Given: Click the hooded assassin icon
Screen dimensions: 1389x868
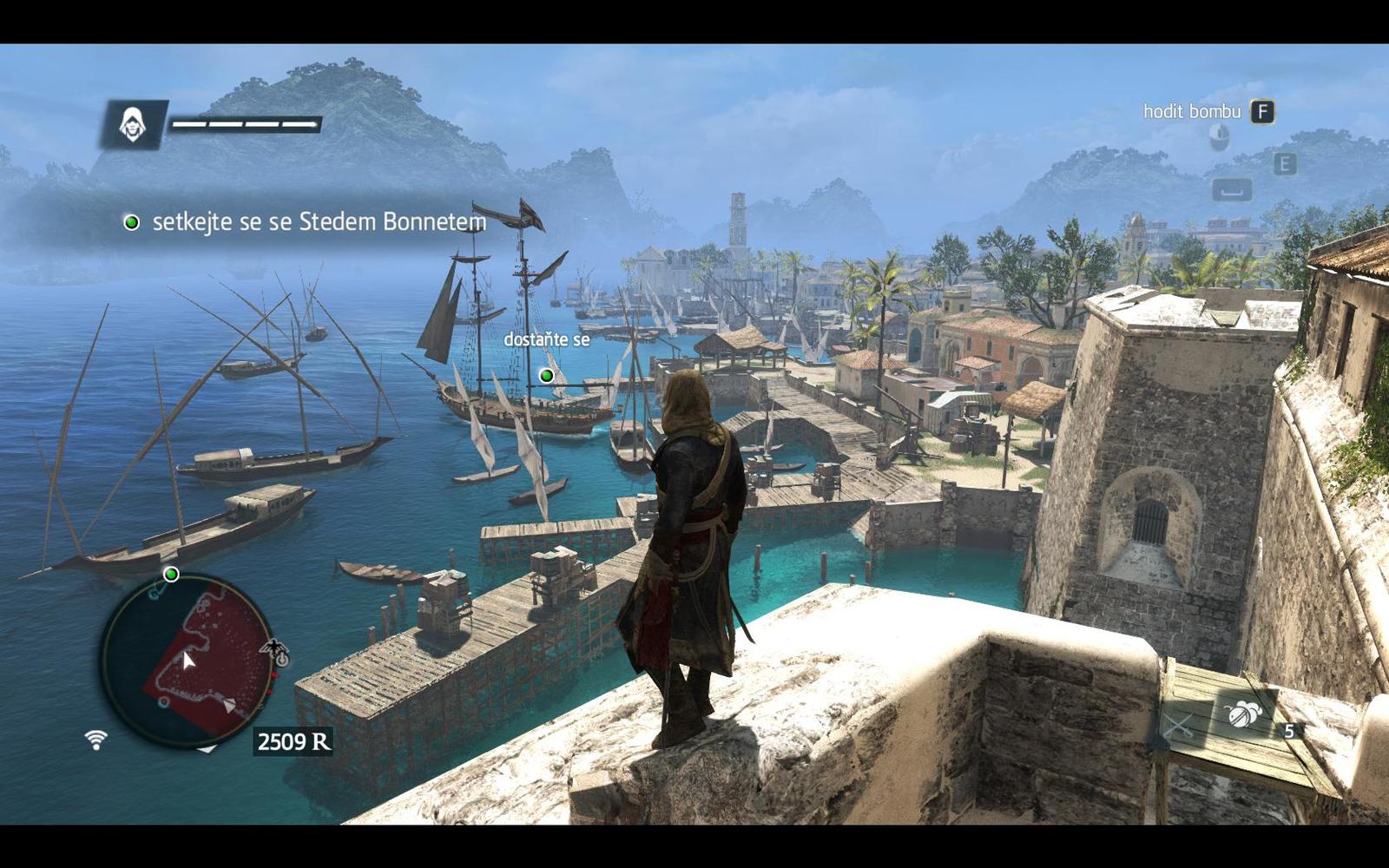Looking at the screenshot, I should (133, 125).
